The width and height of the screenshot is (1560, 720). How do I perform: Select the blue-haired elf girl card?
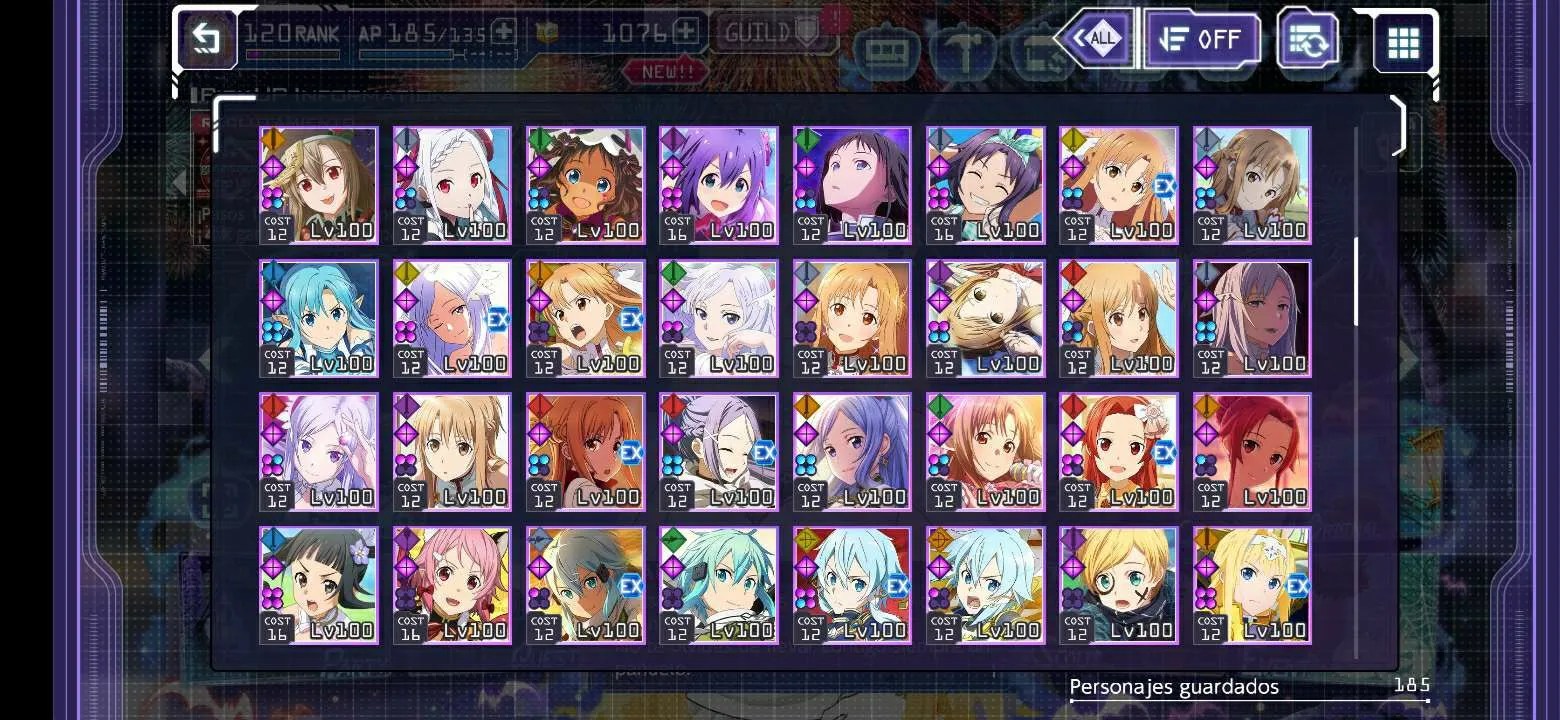coord(319,318)
